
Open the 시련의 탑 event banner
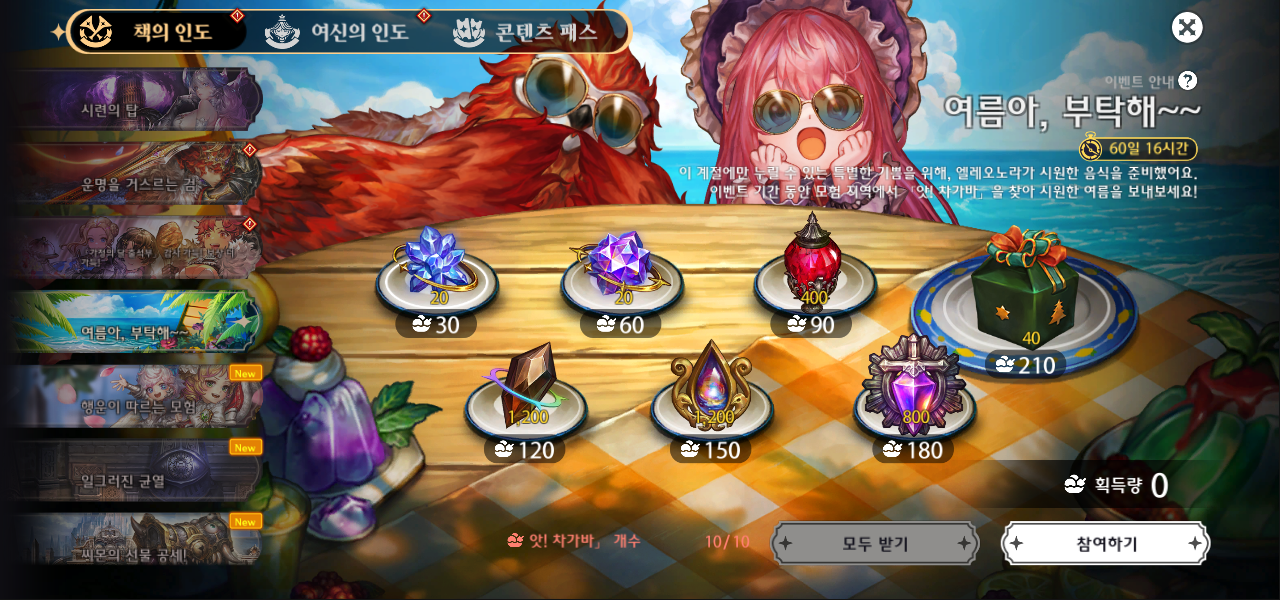[137, 100]
